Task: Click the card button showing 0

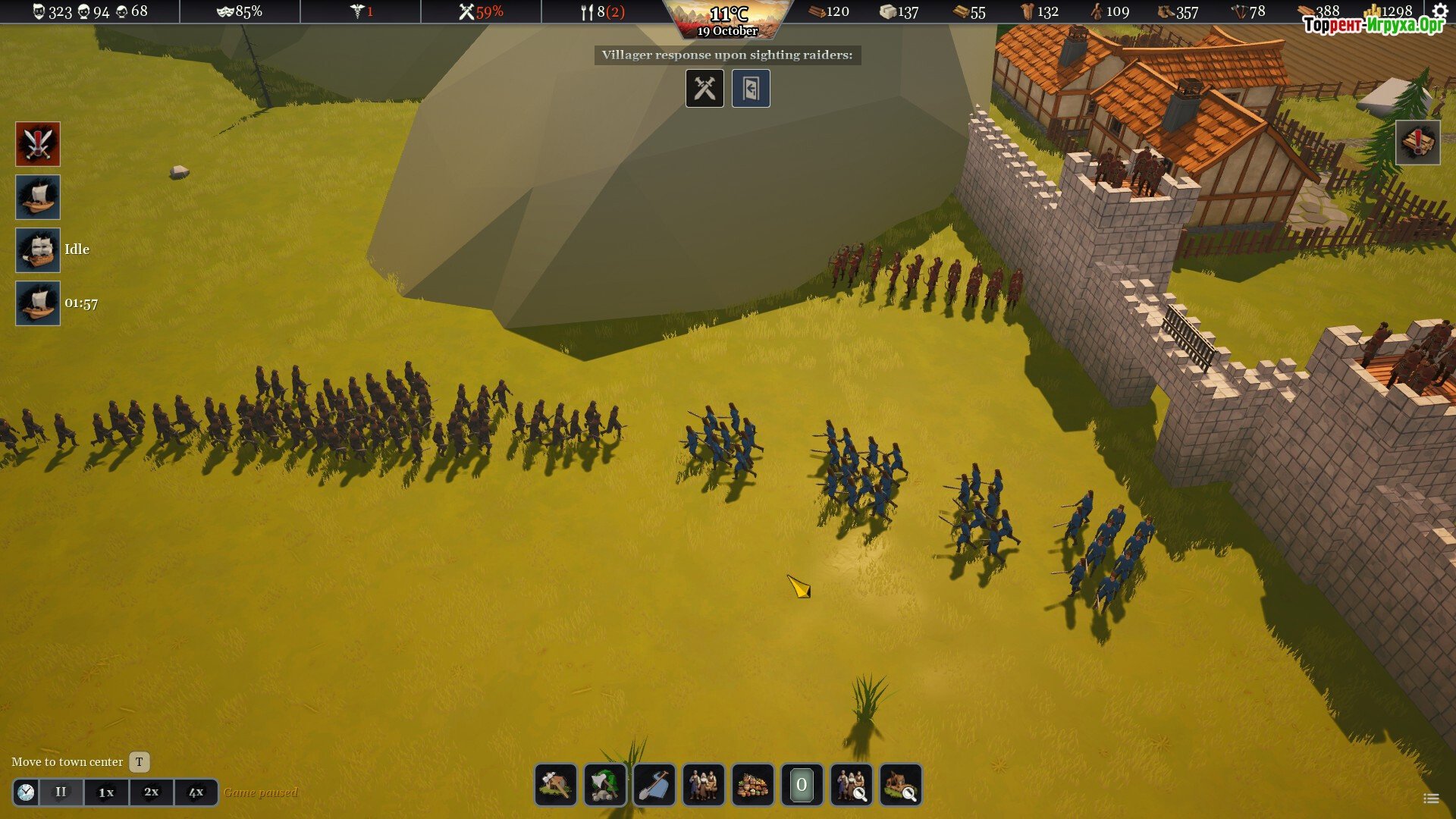Action: click(x=802, y=784)
